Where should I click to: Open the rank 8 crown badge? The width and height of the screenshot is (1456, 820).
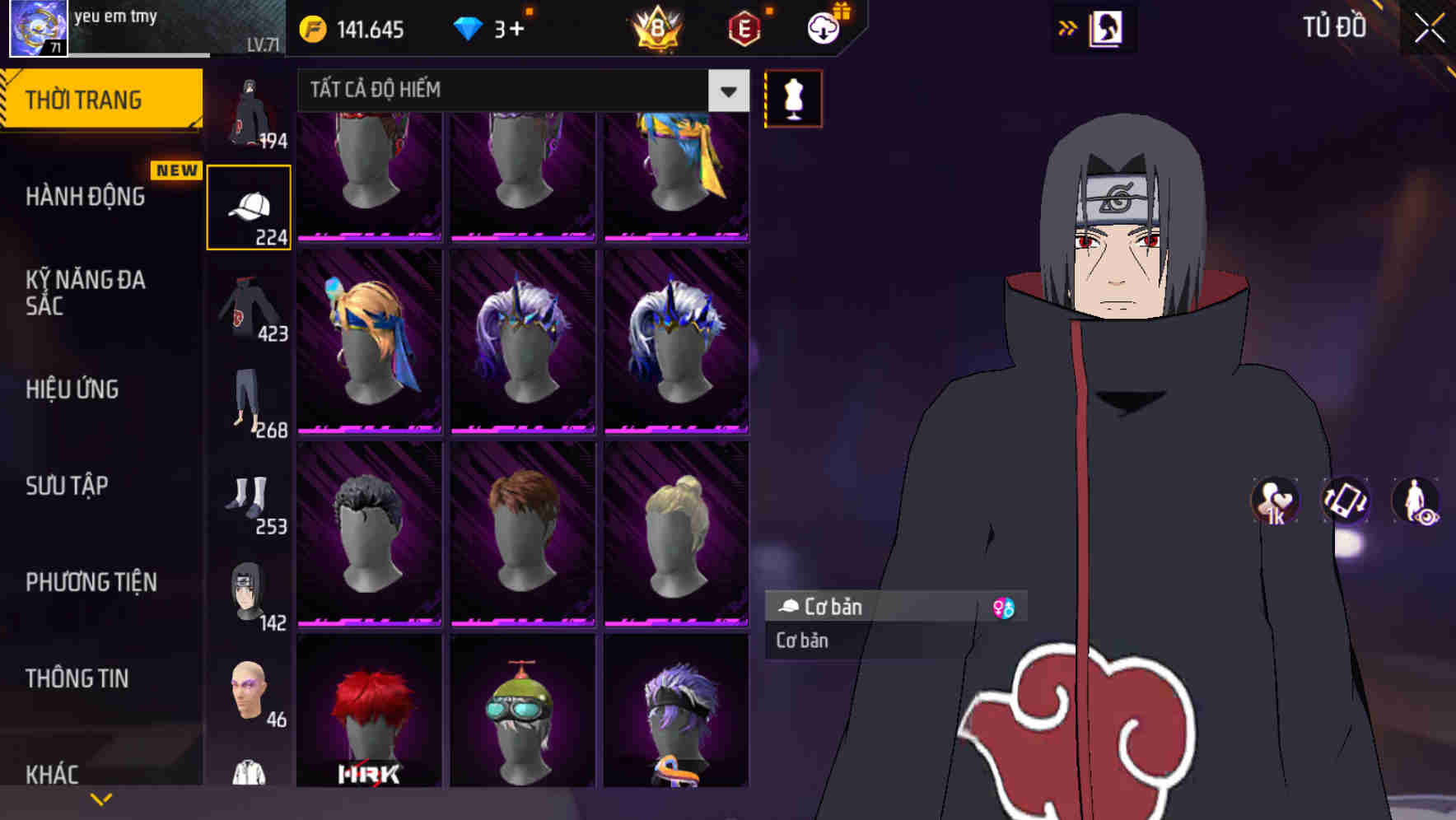(655, 26)
